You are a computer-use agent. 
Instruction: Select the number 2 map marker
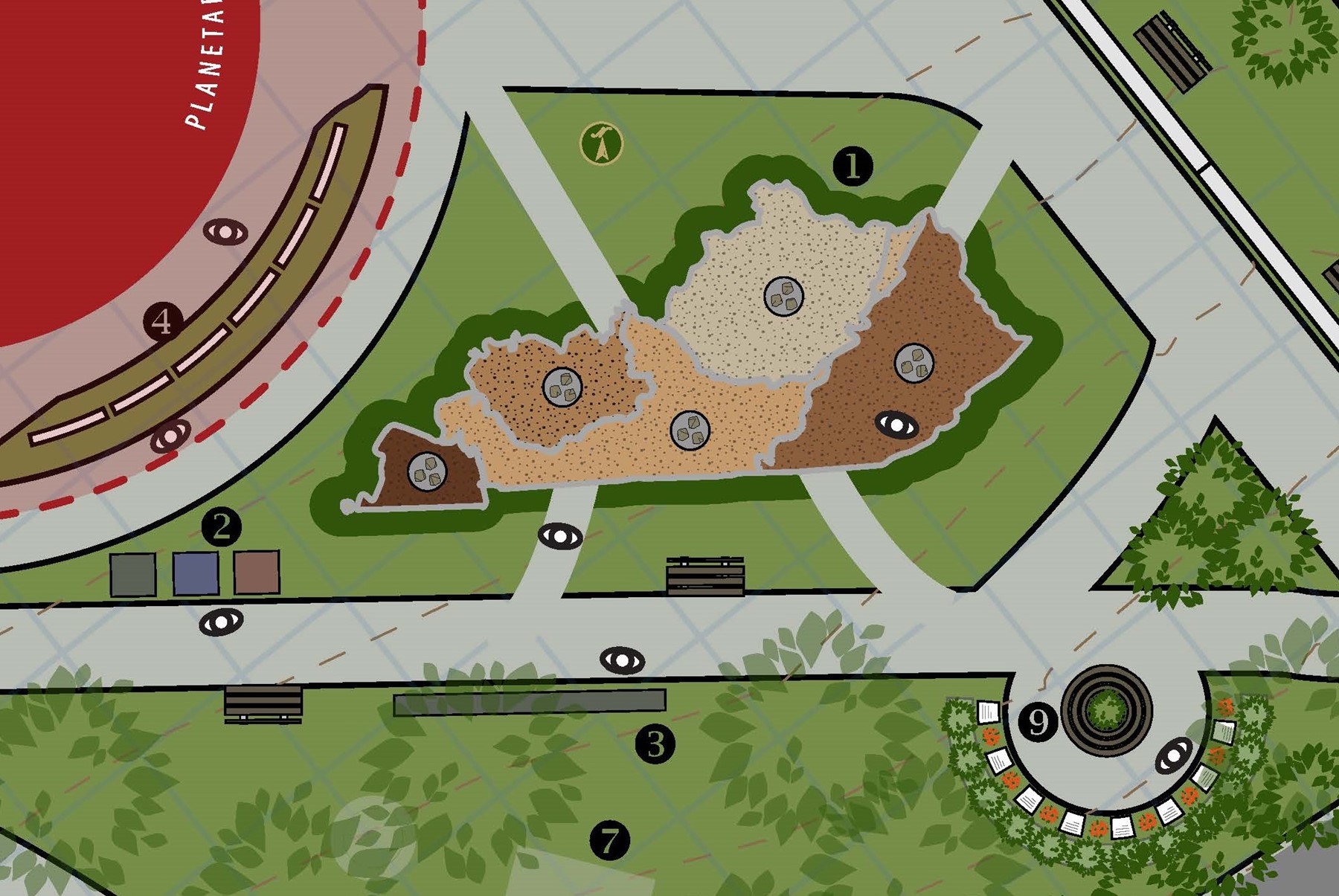pos(222,526)
